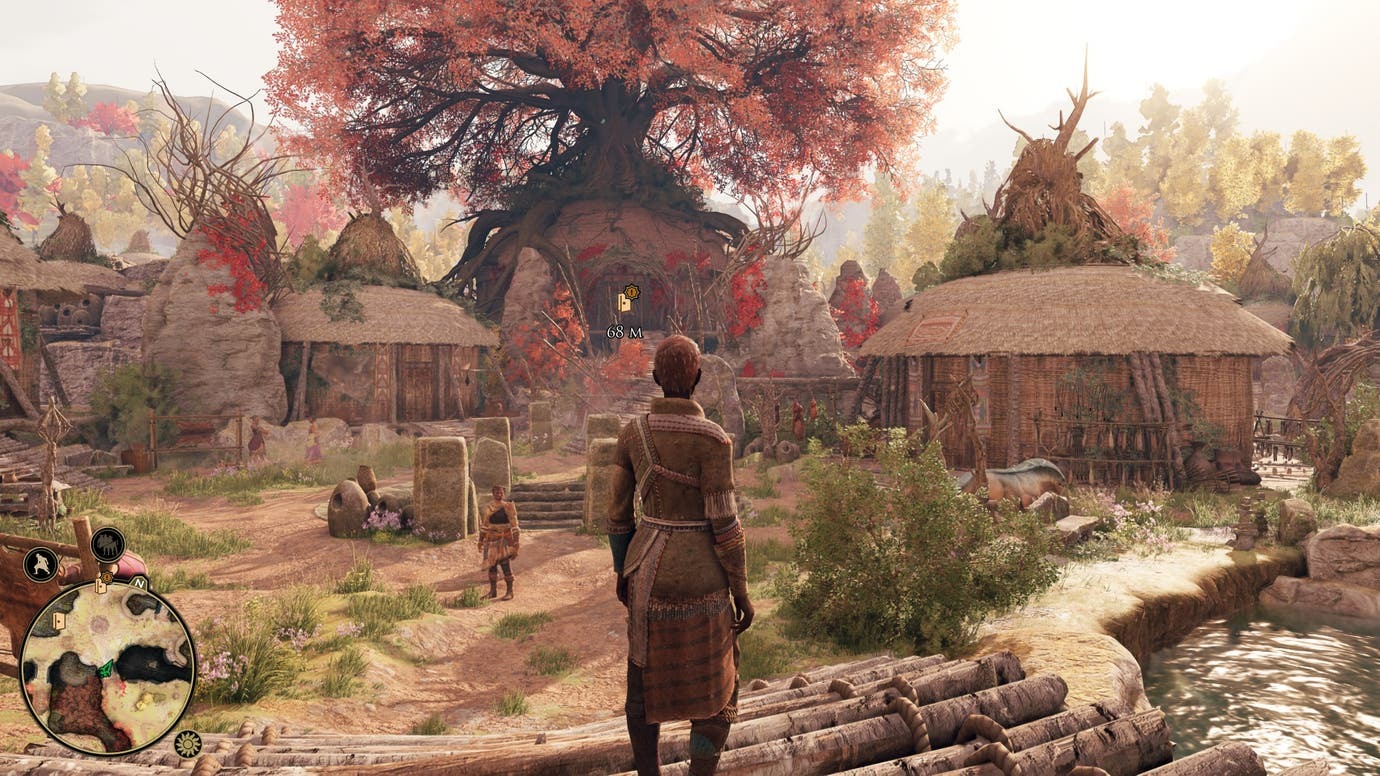Viewport: 1380px width, 776px height.
Task: Click the N compass marker on minimap
Action: click(x=139, y=582)
